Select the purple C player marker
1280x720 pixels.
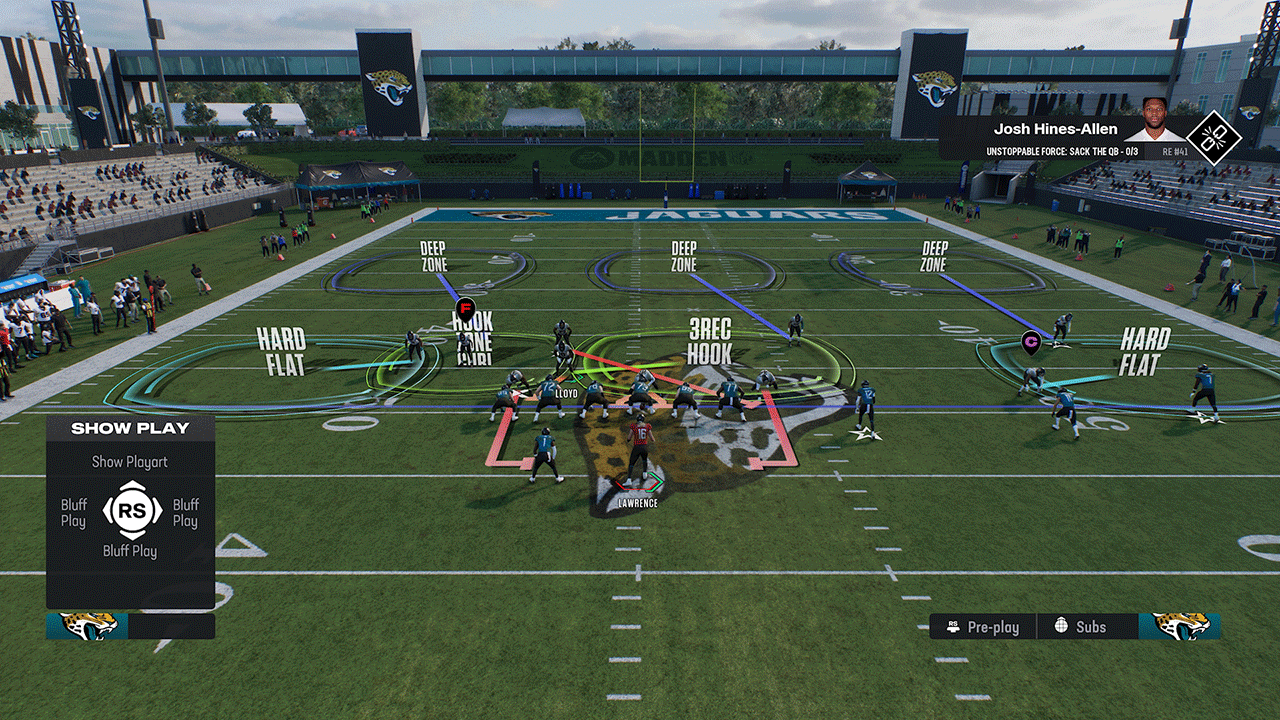pyautogui.click(x=1031, y=342)
